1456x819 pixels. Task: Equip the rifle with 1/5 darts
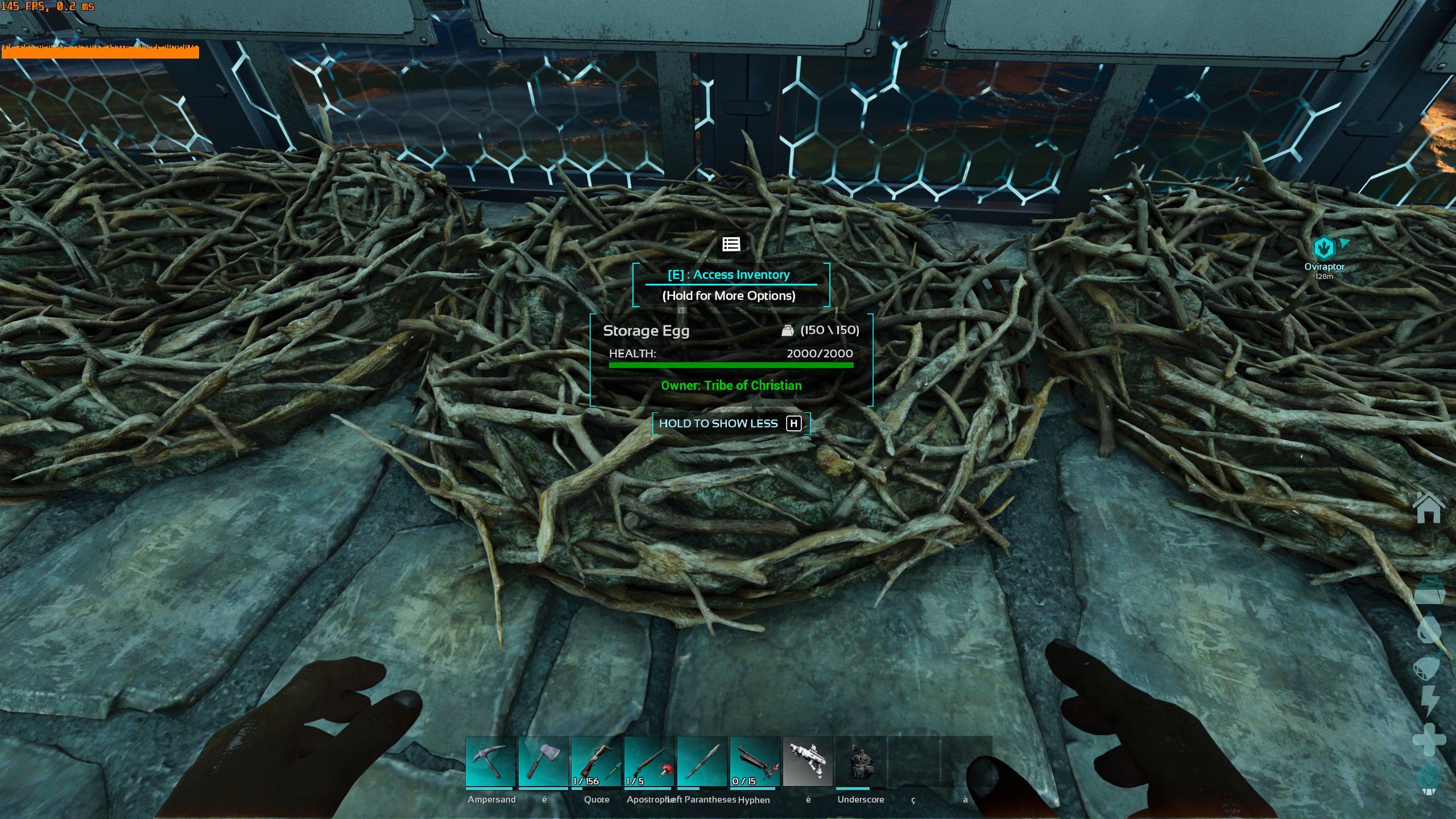click(649, 762)
